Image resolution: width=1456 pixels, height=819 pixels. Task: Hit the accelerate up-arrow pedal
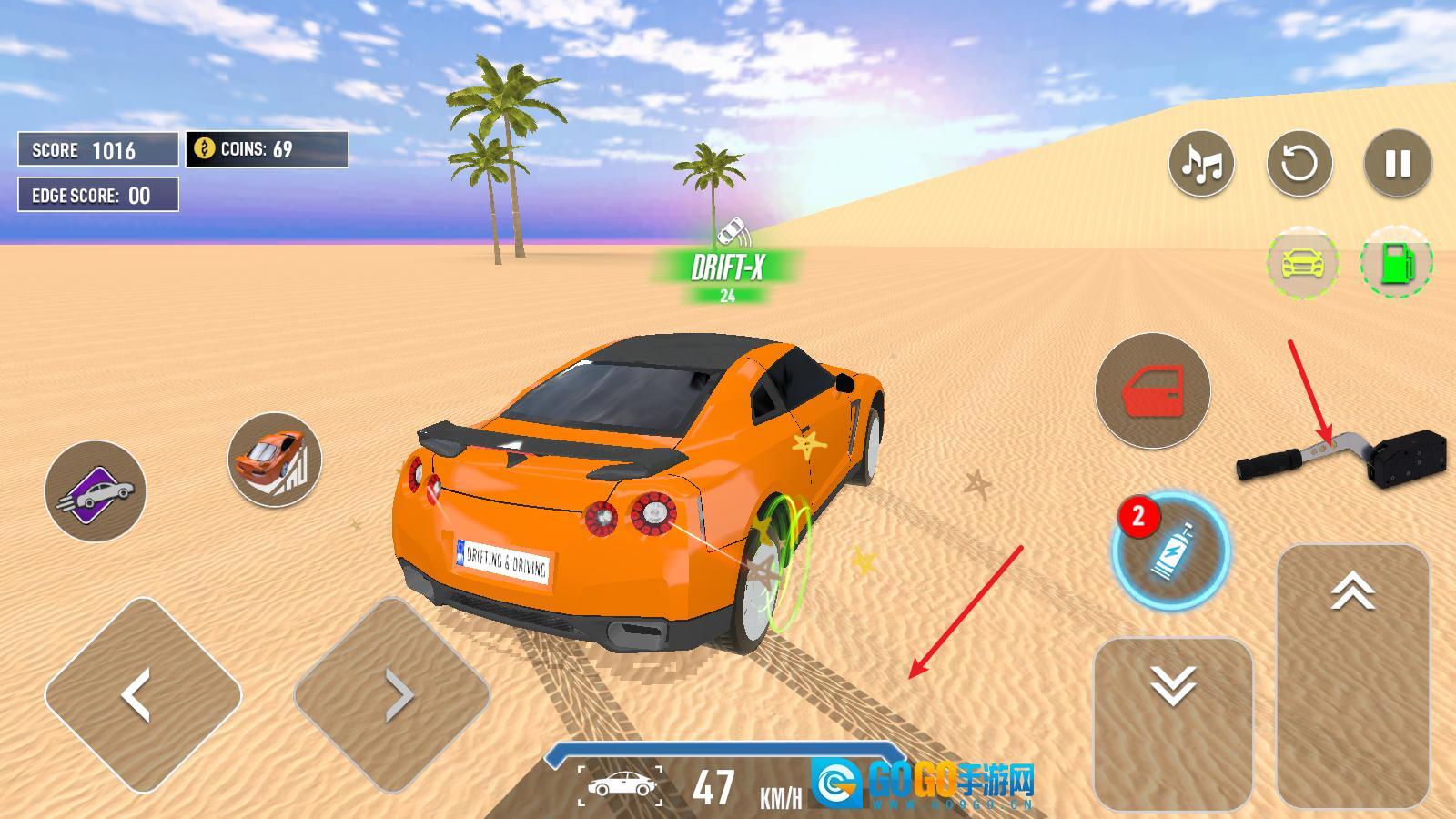pyautogui.click(x=1352, y=675)
